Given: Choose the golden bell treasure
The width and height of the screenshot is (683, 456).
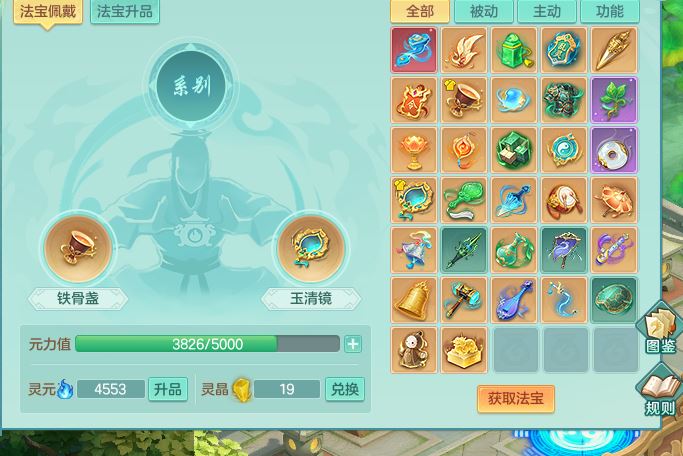Looking at the screenshot, I should point(414,300).
